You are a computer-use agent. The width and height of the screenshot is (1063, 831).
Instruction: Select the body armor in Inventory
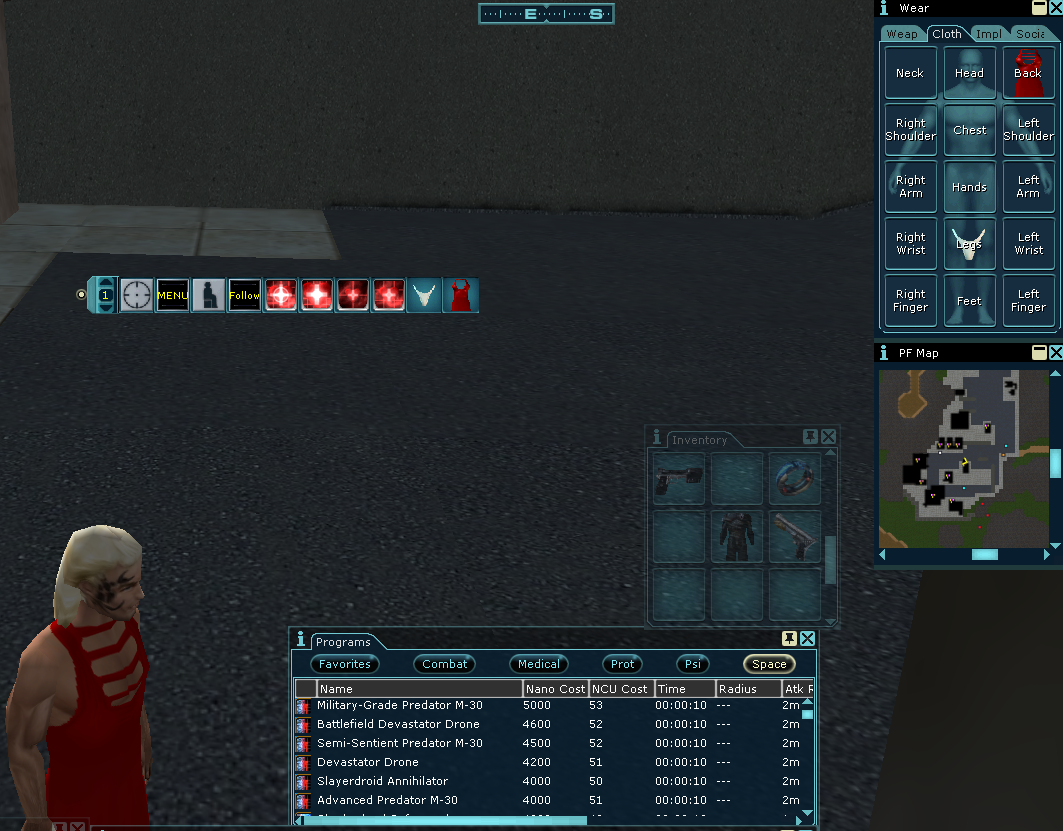pos(736,537)
